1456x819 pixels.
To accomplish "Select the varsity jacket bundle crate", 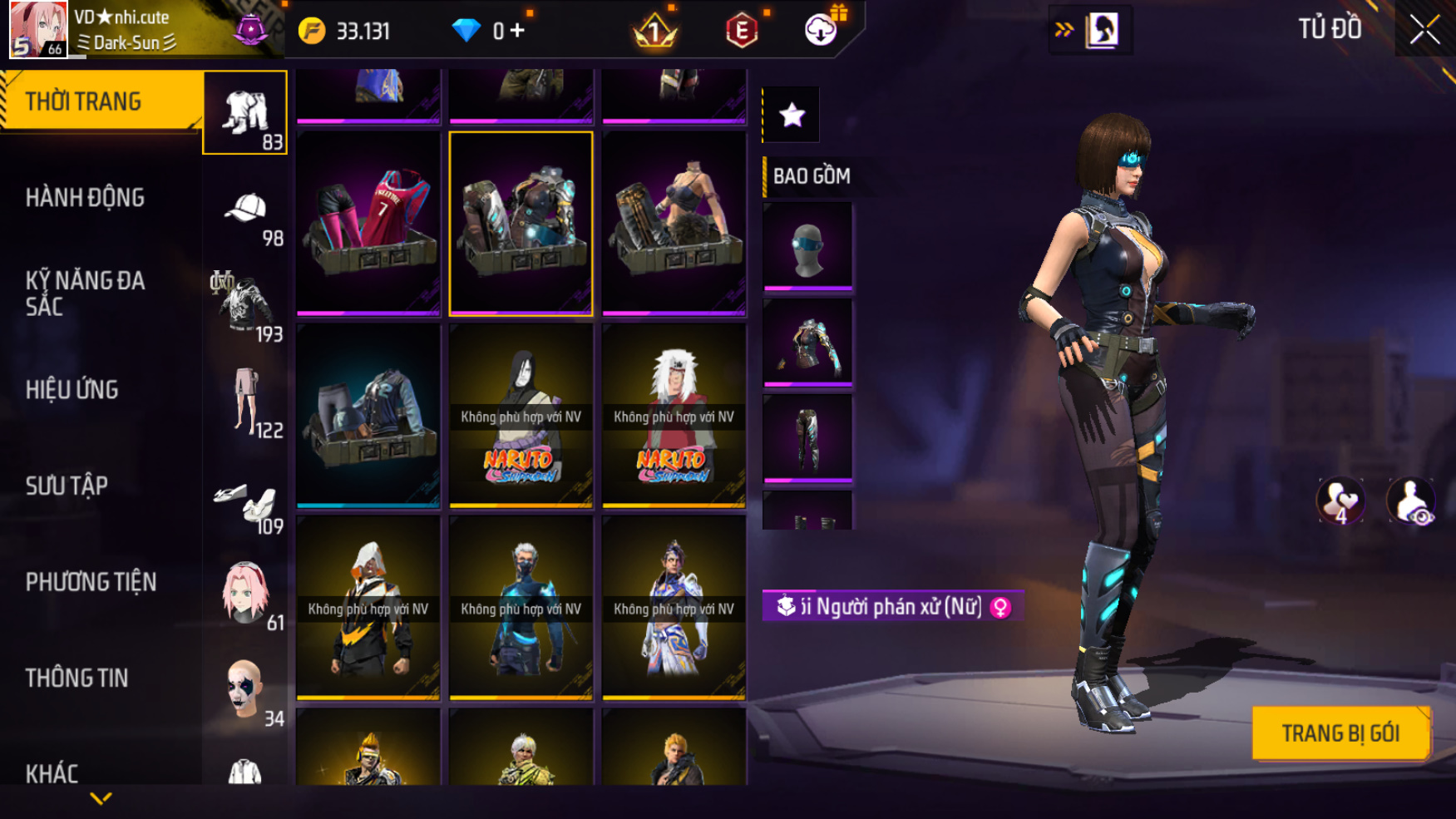I will 368,415.
